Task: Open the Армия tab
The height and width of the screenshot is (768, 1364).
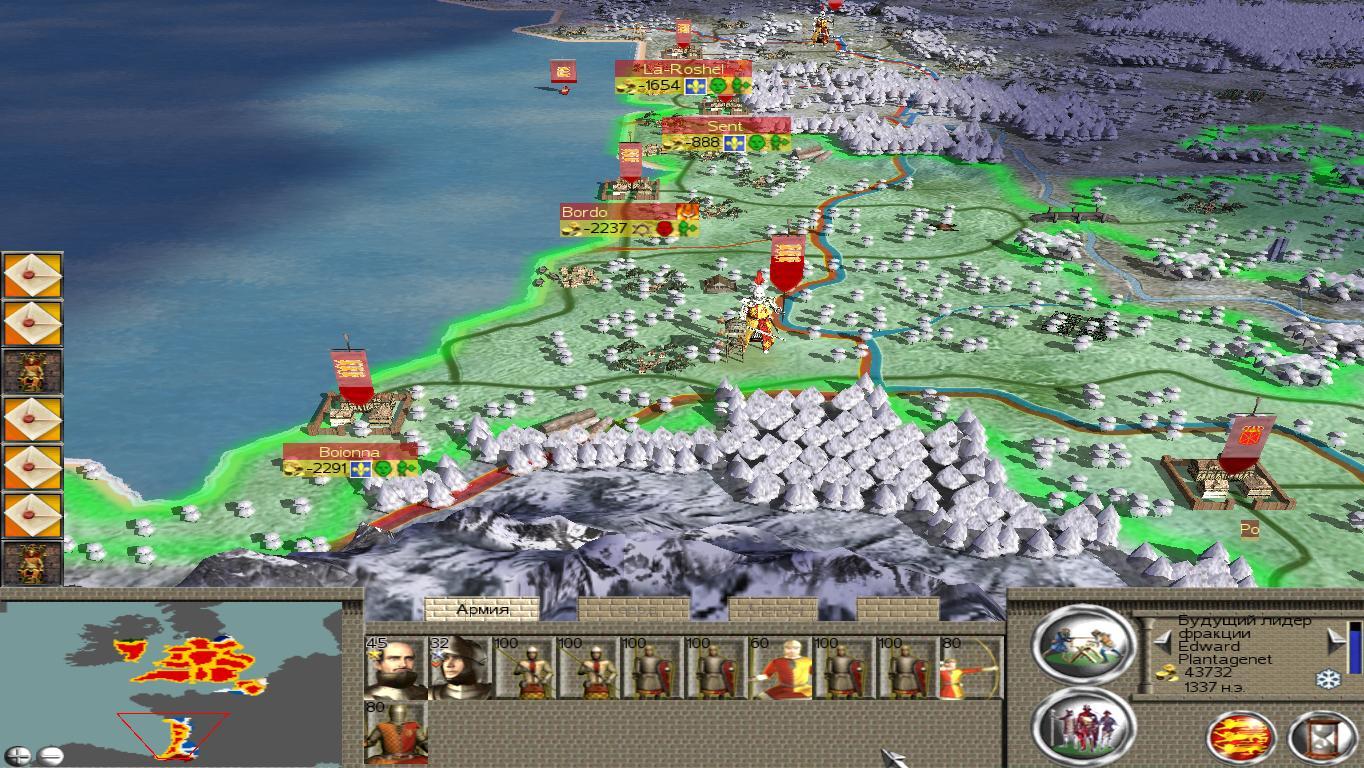Action: coord(482,609)
